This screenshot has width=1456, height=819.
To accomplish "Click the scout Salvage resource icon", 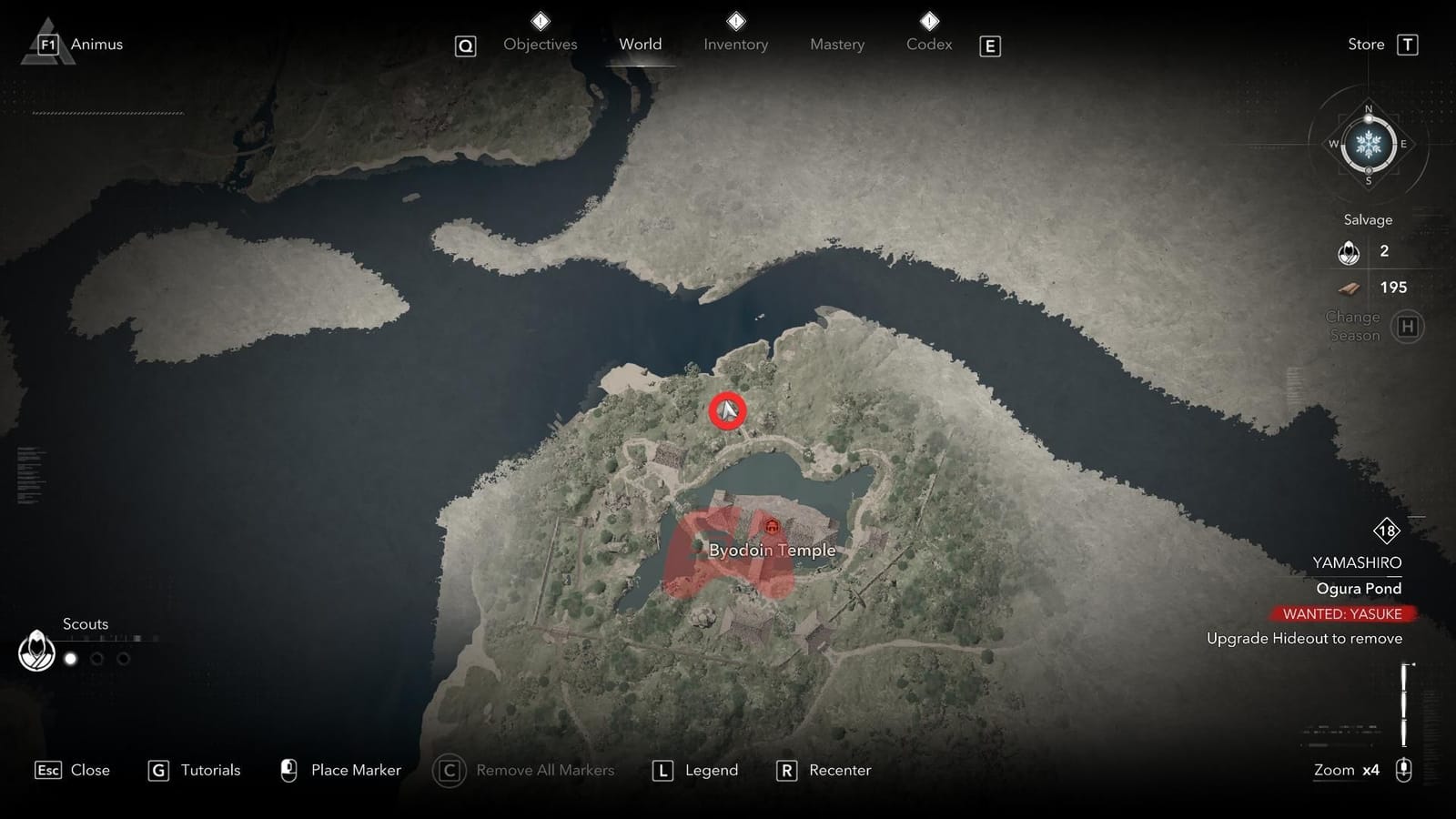I will [x=1349, y=252].
